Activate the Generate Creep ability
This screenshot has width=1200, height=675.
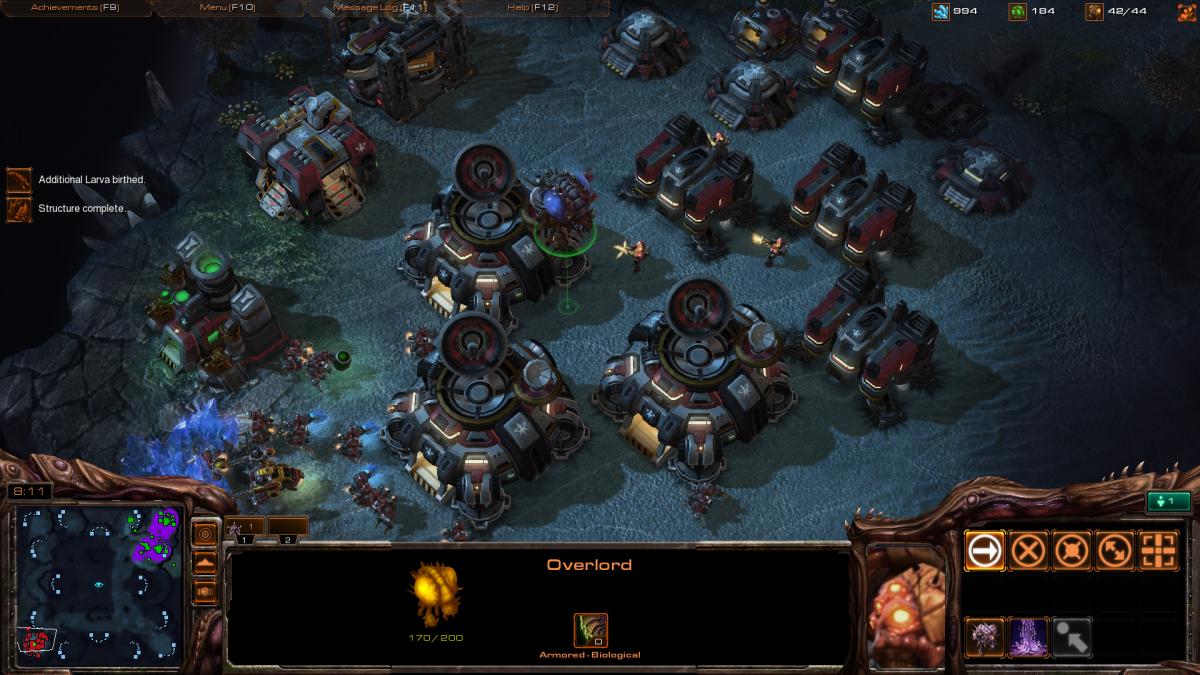[1028, 637]
